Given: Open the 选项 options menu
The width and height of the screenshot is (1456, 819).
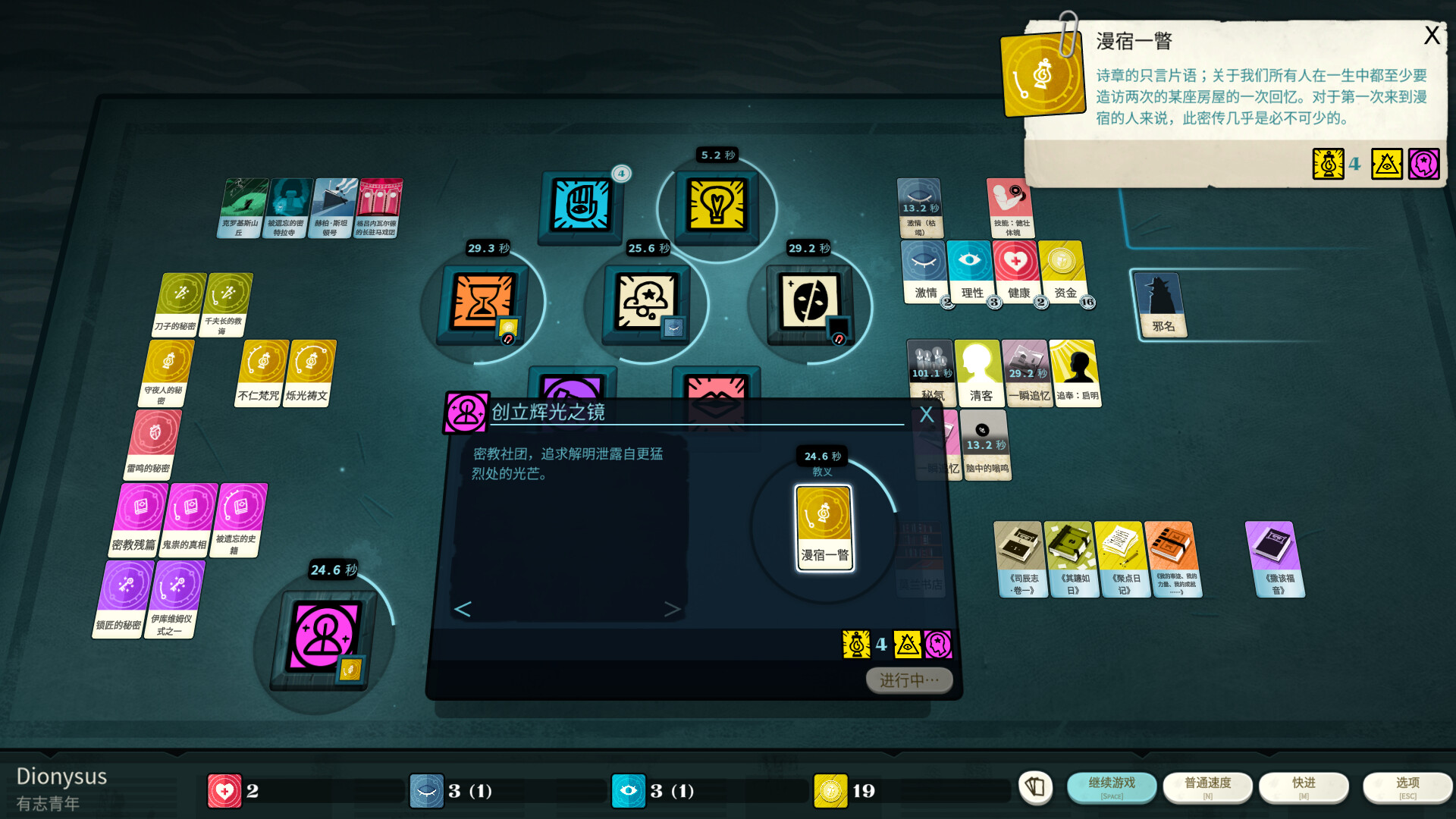Looking at the screenshot, I should (x=1407, y=786).
